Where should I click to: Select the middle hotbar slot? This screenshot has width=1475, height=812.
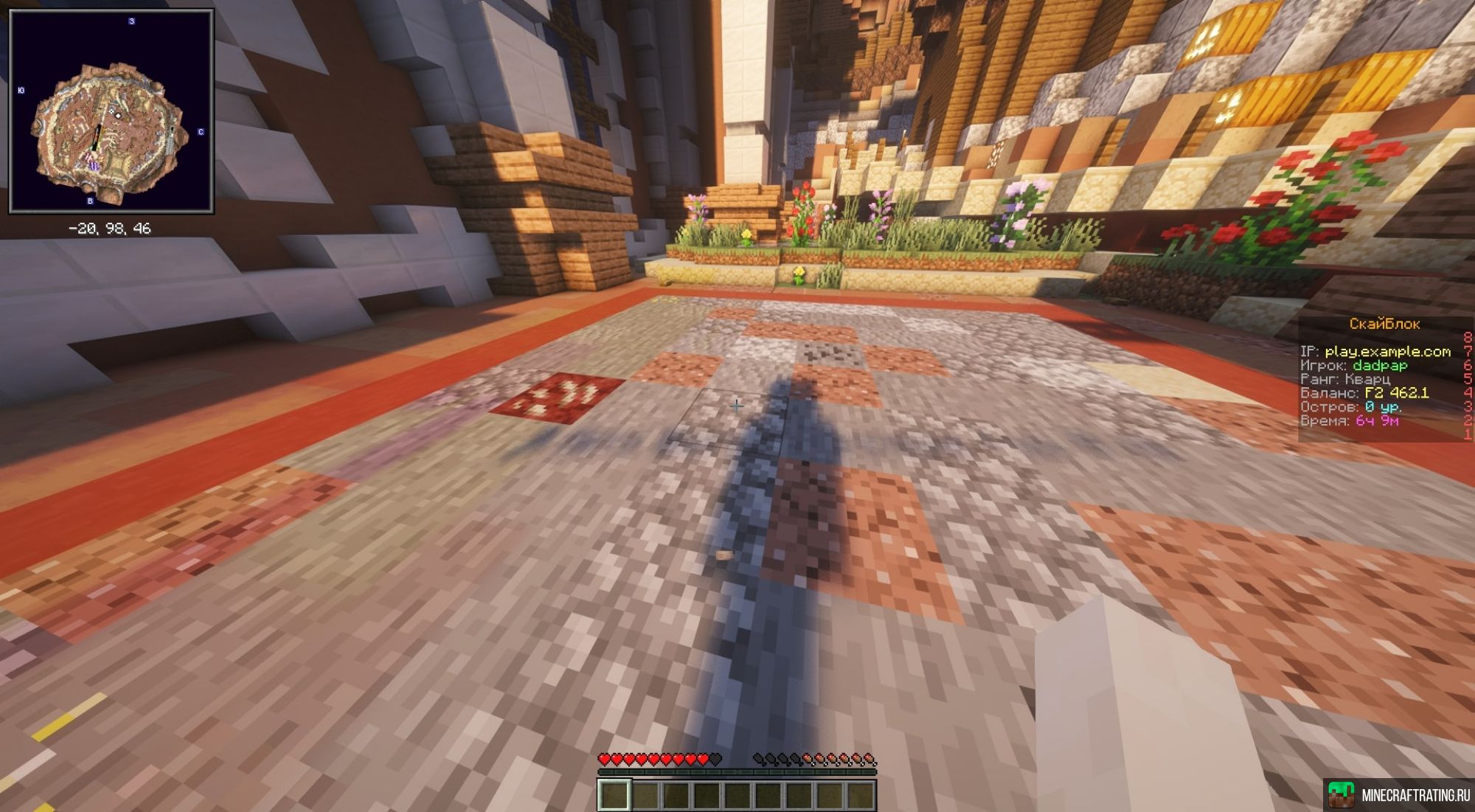click(x=737, y=796)
